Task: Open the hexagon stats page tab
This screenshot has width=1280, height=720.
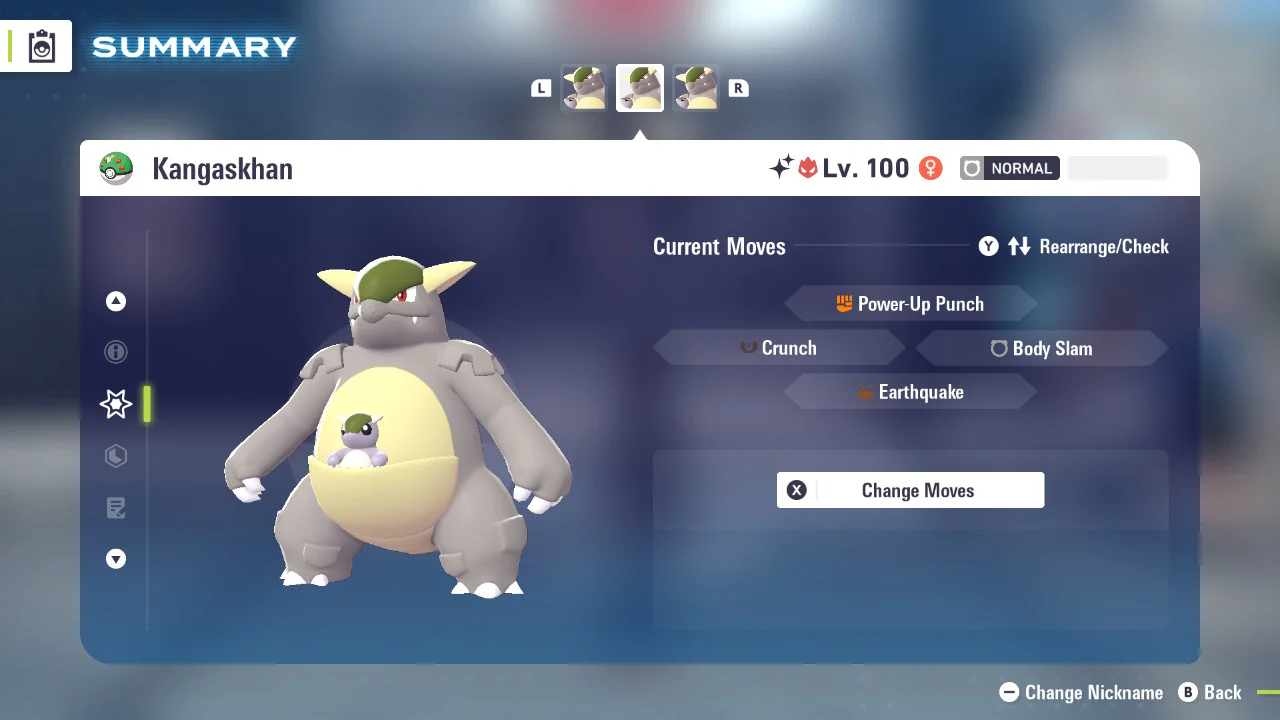Action: (x=116, y=456)
